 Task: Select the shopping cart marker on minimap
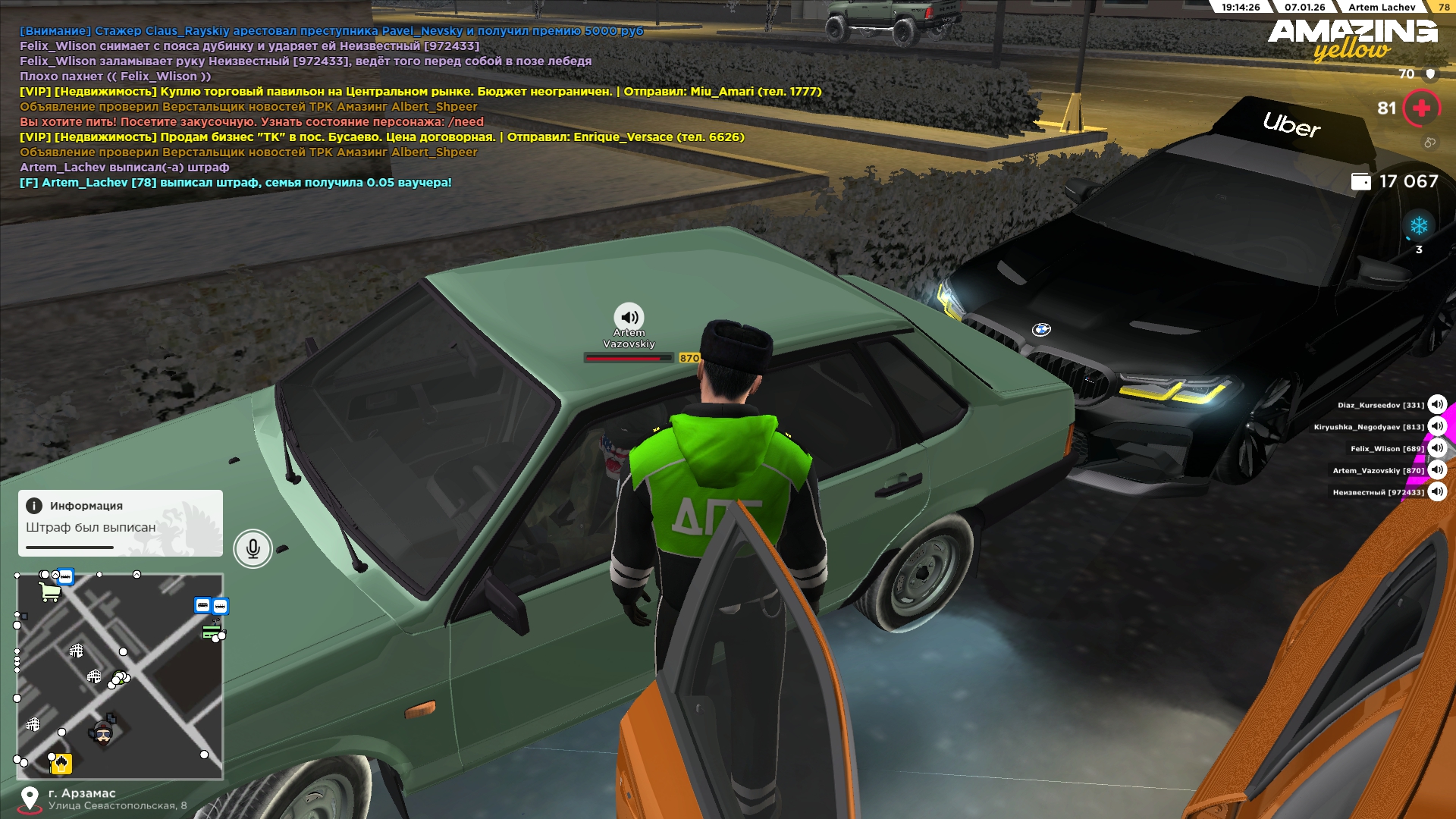pos(50,591)
